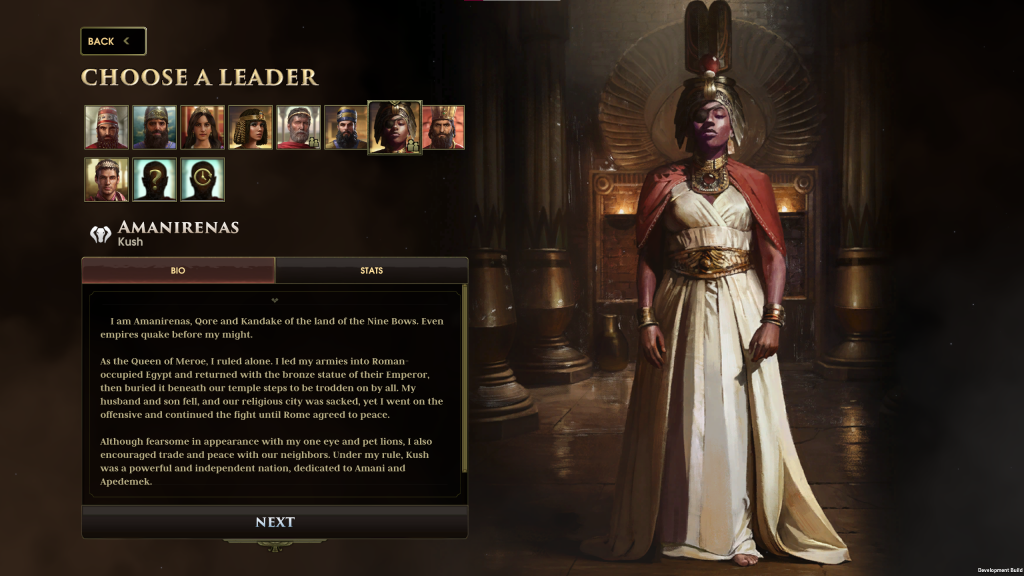The height and width of the screenshot is (576, 1024).
Task: Select the Egyptian queen with braided bob
Action: [250, 127]
